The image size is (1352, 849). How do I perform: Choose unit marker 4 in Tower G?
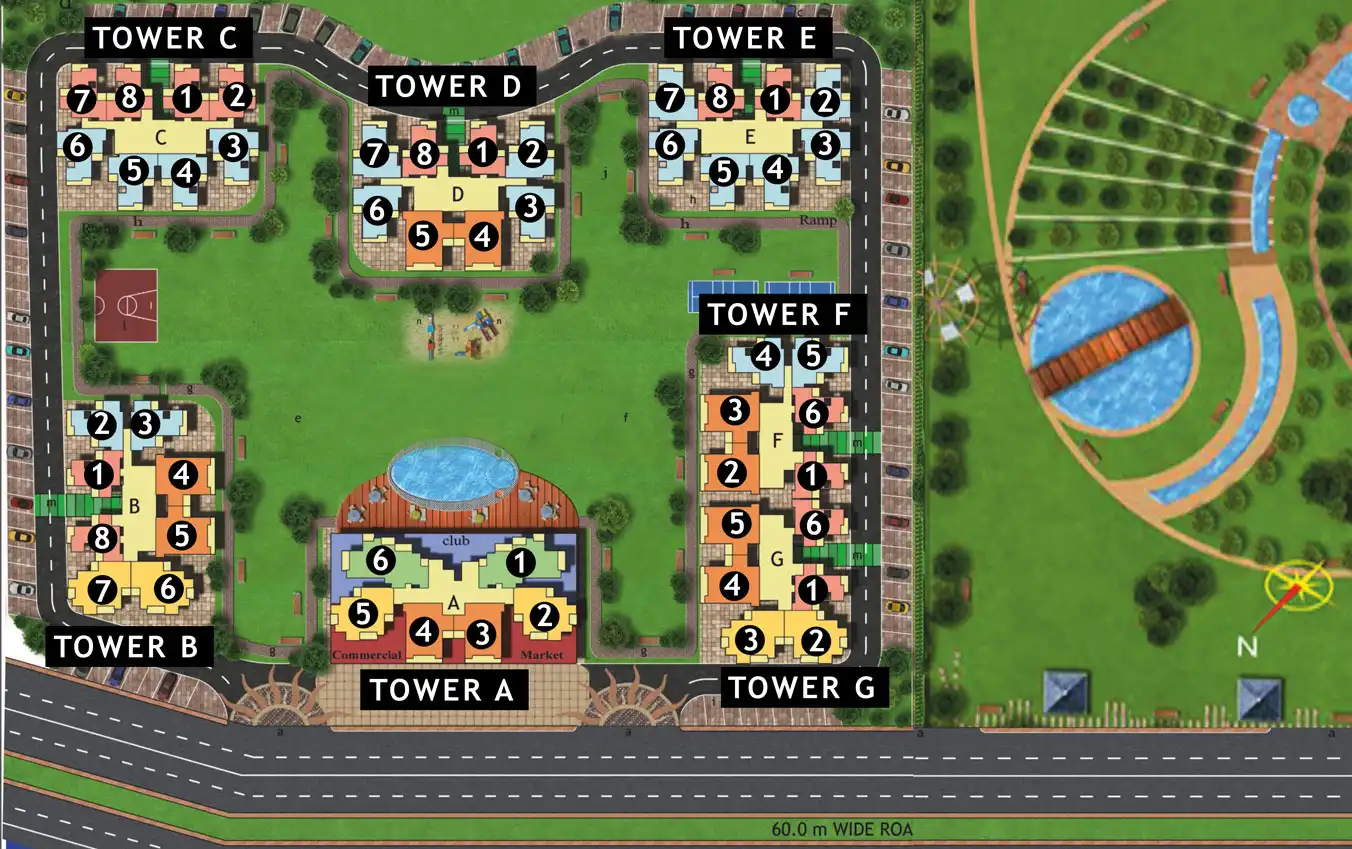coord(734,585)
